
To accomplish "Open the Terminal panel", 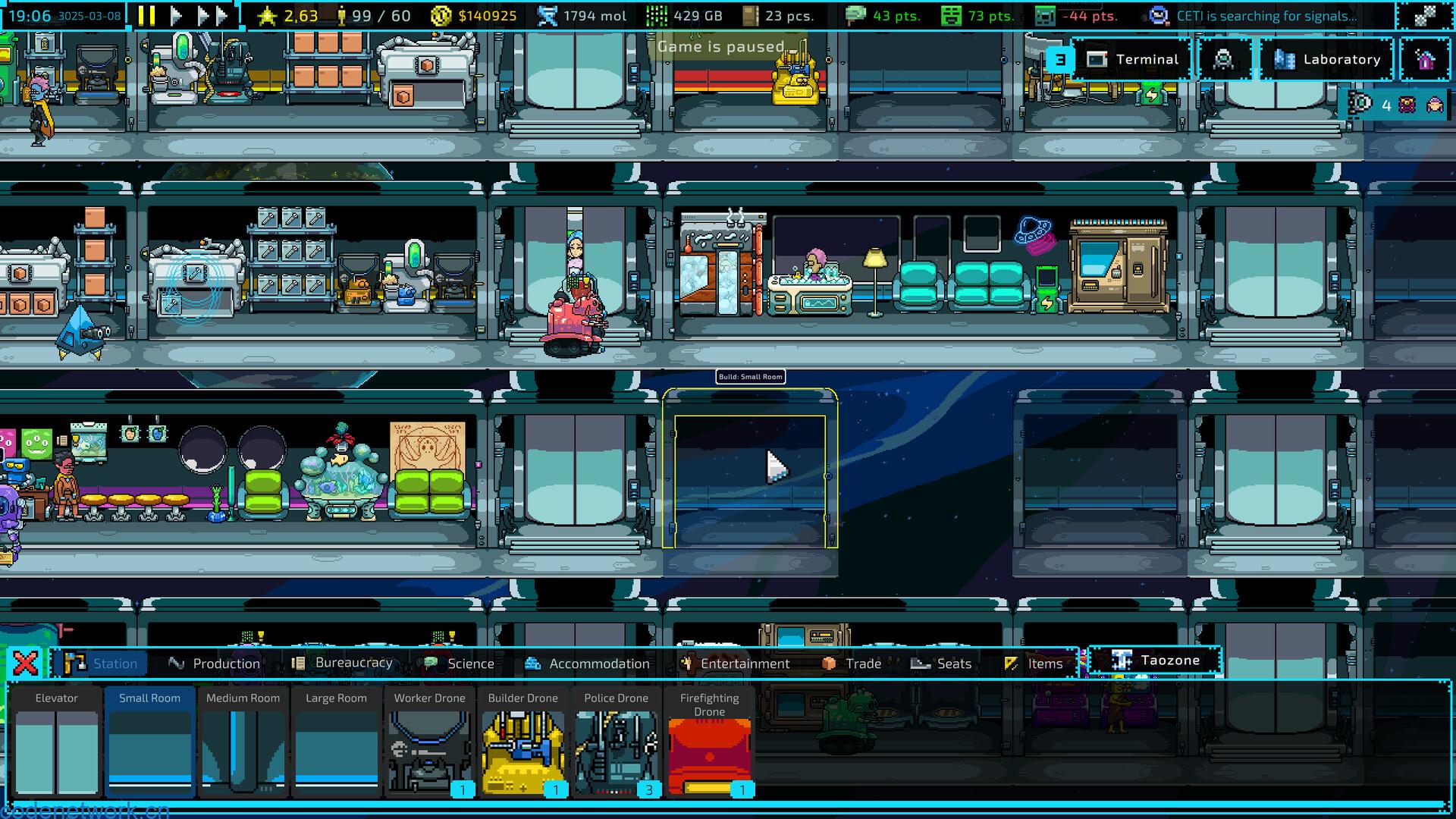I will (1132, 59).
